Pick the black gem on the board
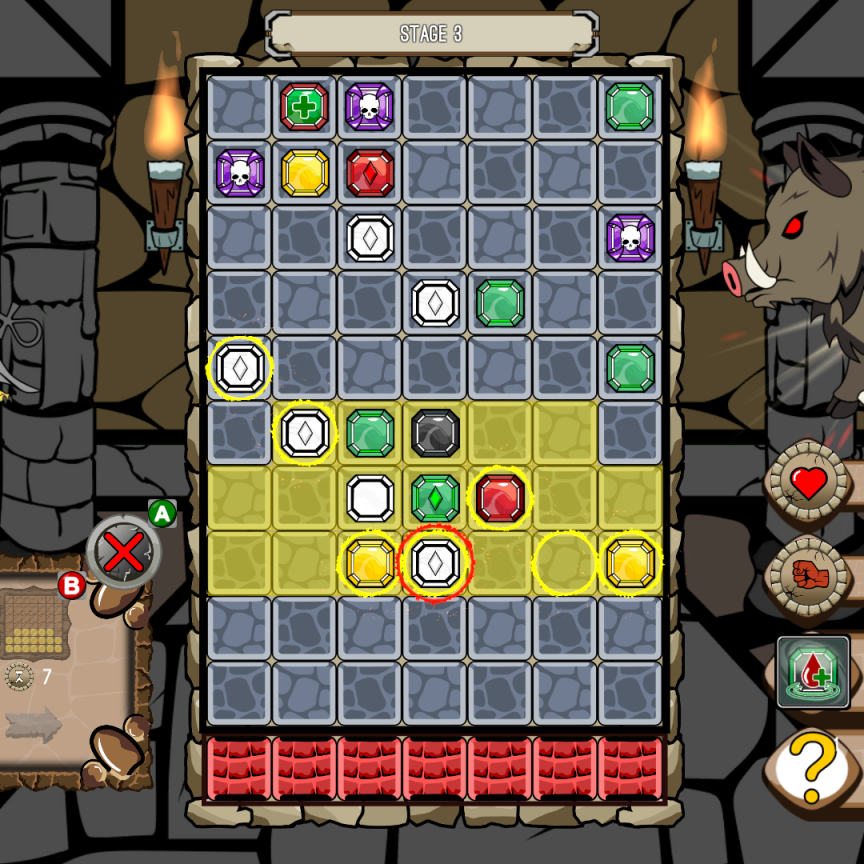This screenshot has width=864, height=864. (435, 433)
